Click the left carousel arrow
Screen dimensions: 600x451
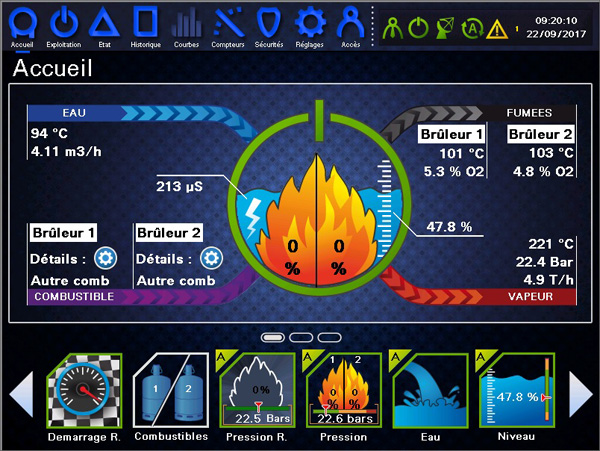22,394
